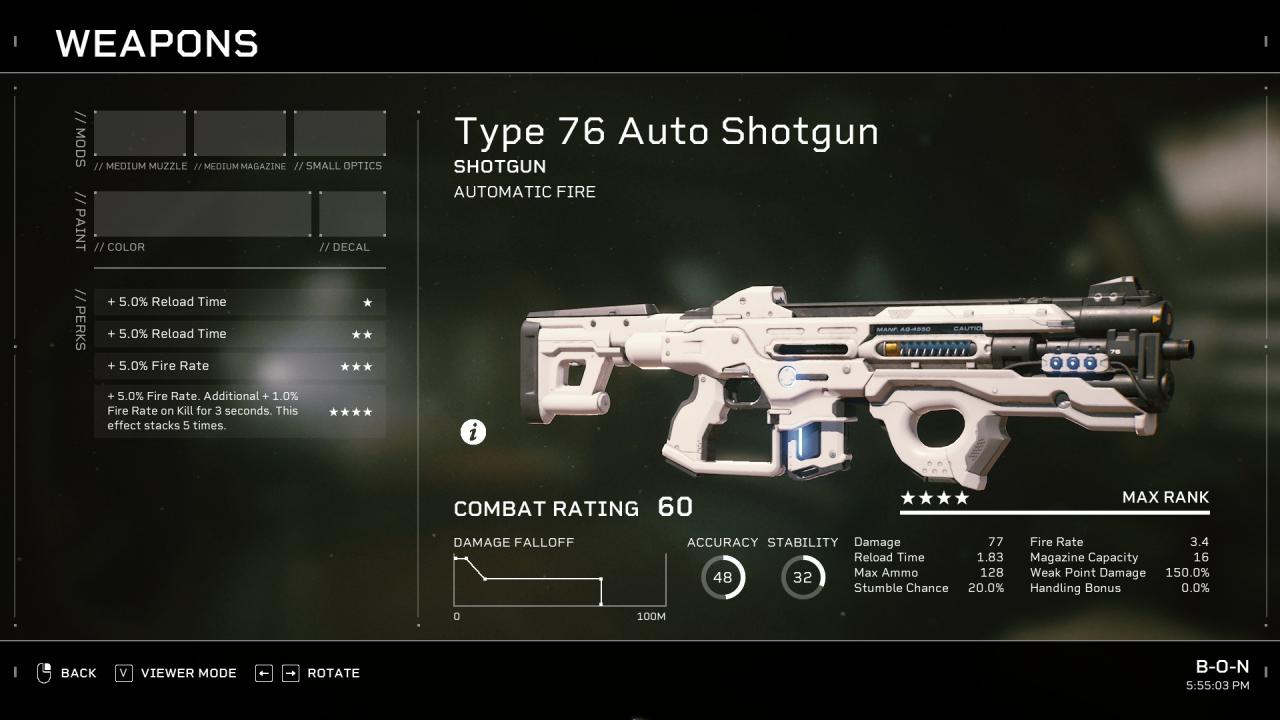Open the weapon Color paint slot

[x=203, y=214]
